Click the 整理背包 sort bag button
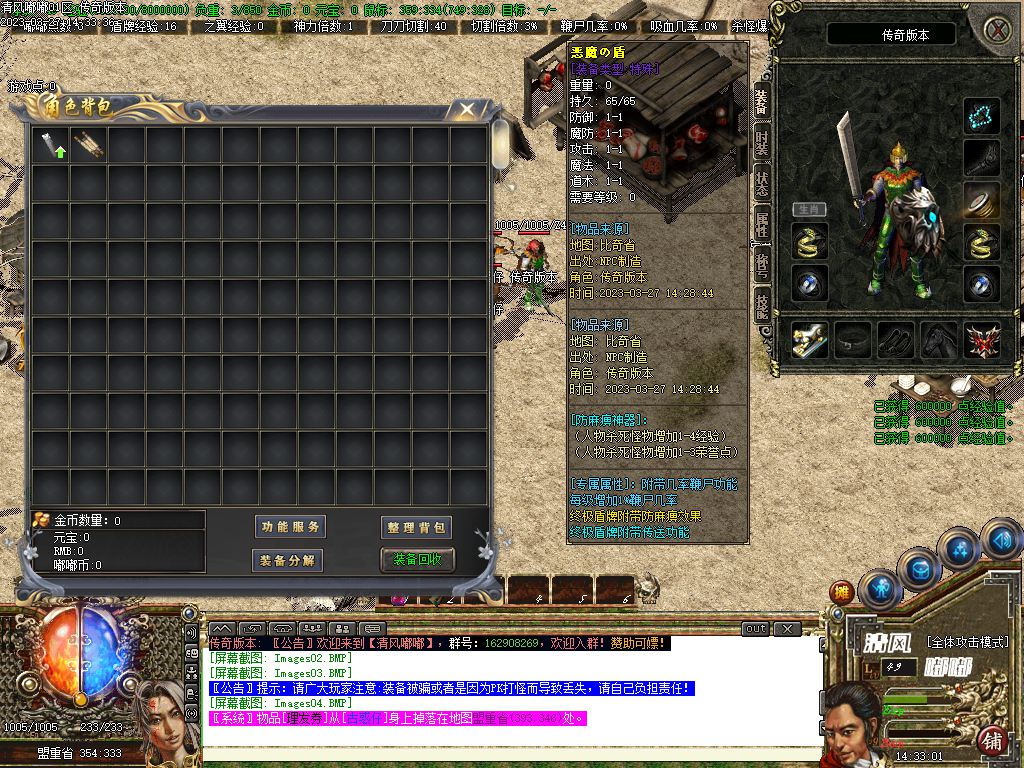The image size is (1024, 768). (x=417, y=527)
